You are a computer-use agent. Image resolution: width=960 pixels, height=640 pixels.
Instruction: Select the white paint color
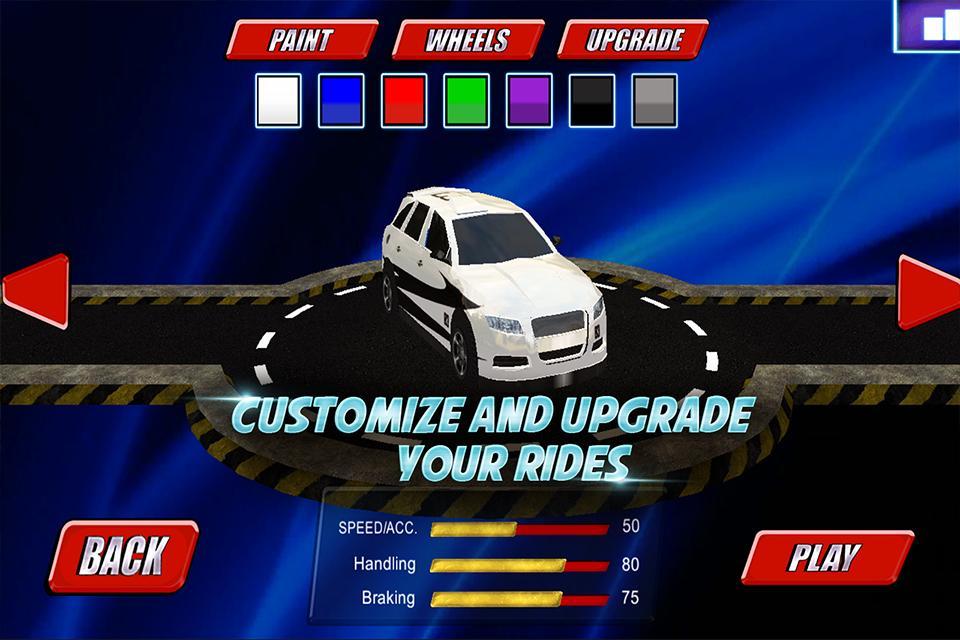279,100
